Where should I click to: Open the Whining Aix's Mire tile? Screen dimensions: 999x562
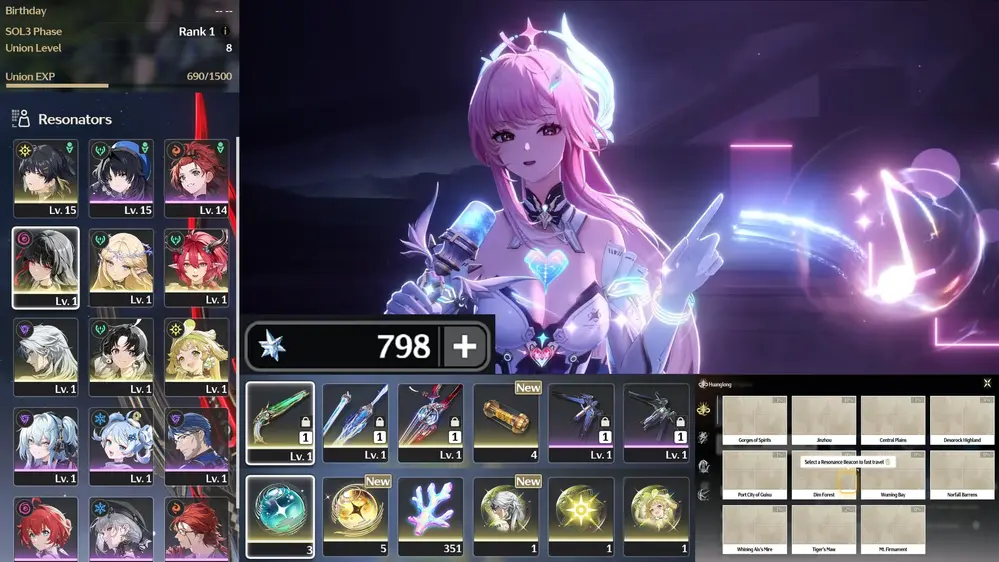(754, 529)
